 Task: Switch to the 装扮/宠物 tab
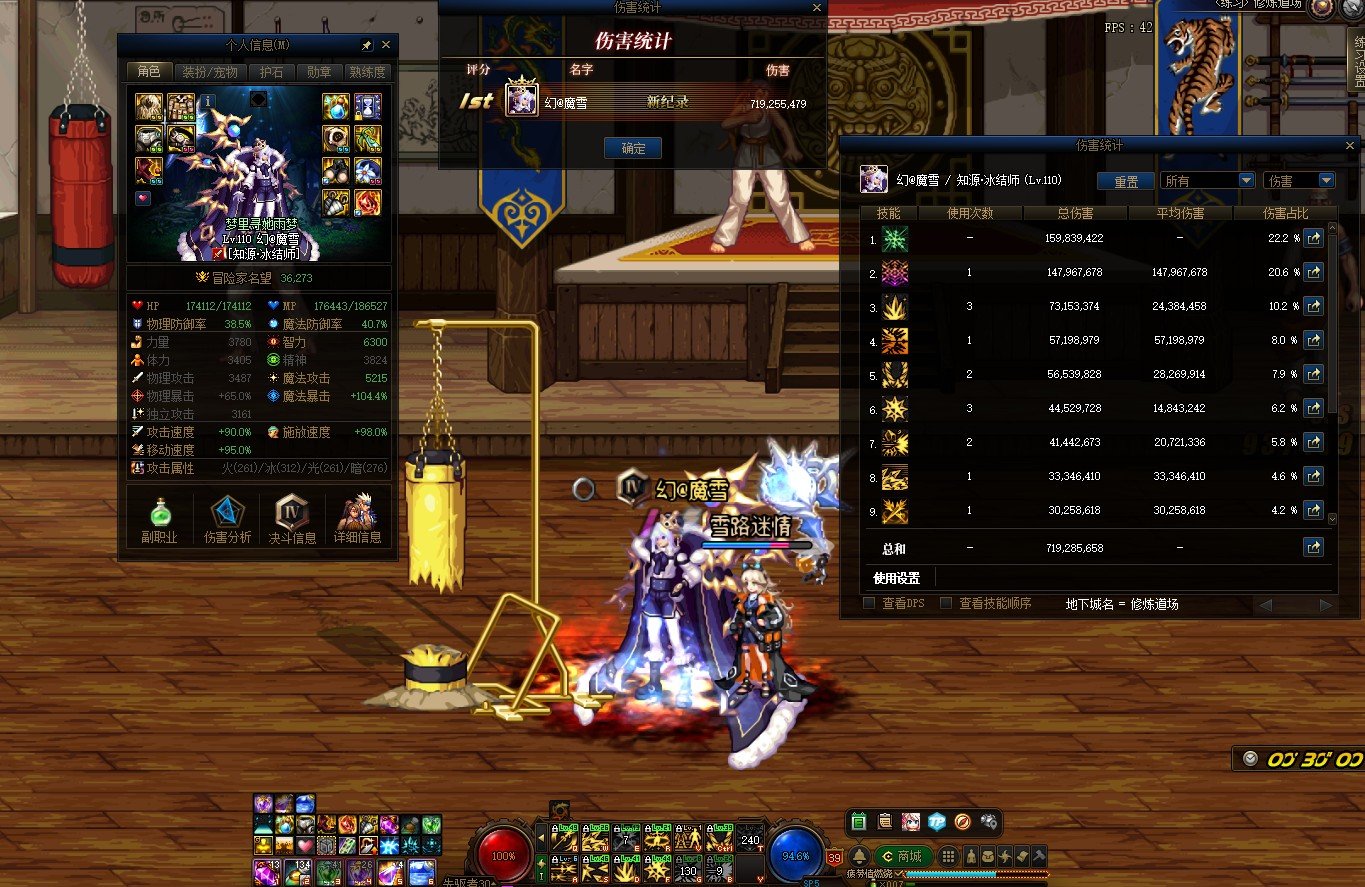209,72
